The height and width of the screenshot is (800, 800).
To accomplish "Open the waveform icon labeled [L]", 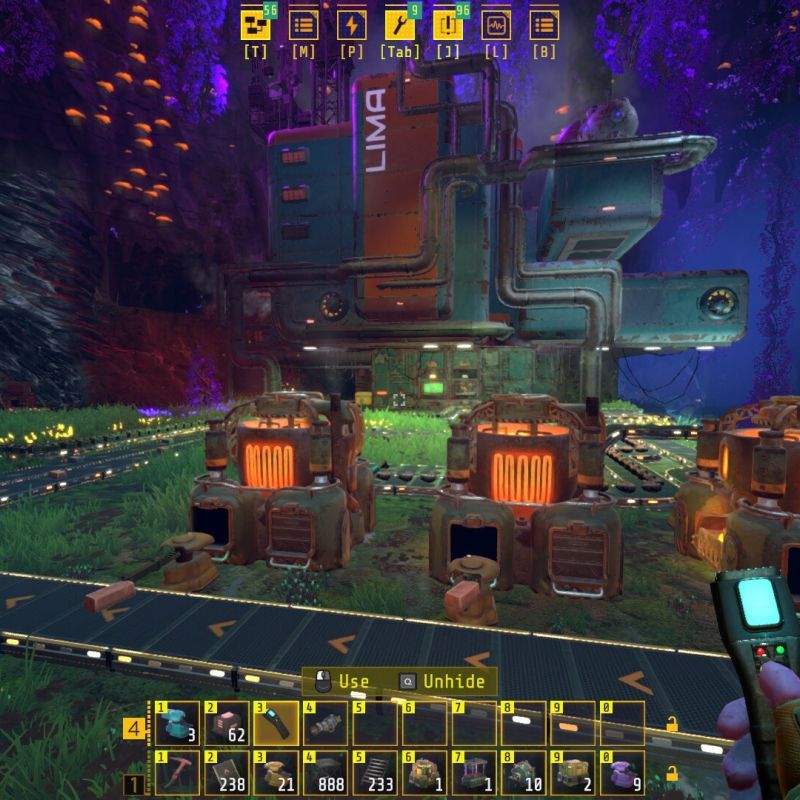I will click(x=496, y=25).
